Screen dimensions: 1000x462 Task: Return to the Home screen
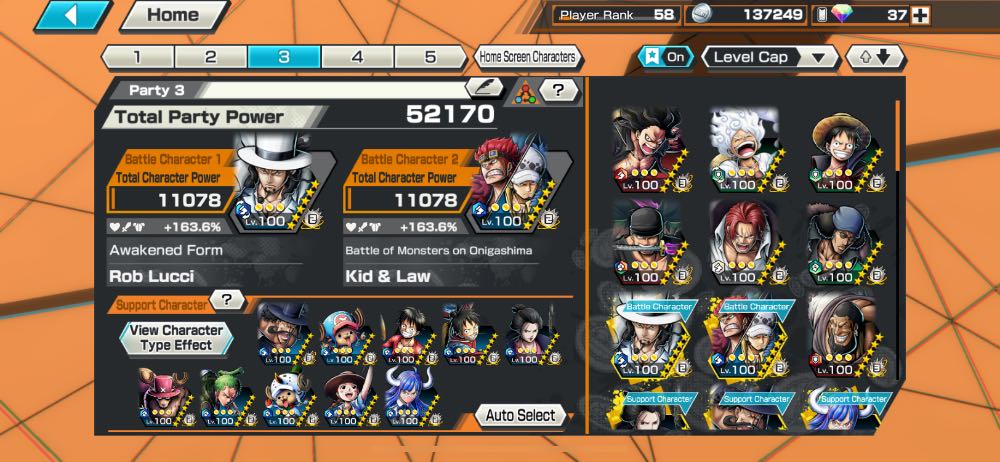173,15
